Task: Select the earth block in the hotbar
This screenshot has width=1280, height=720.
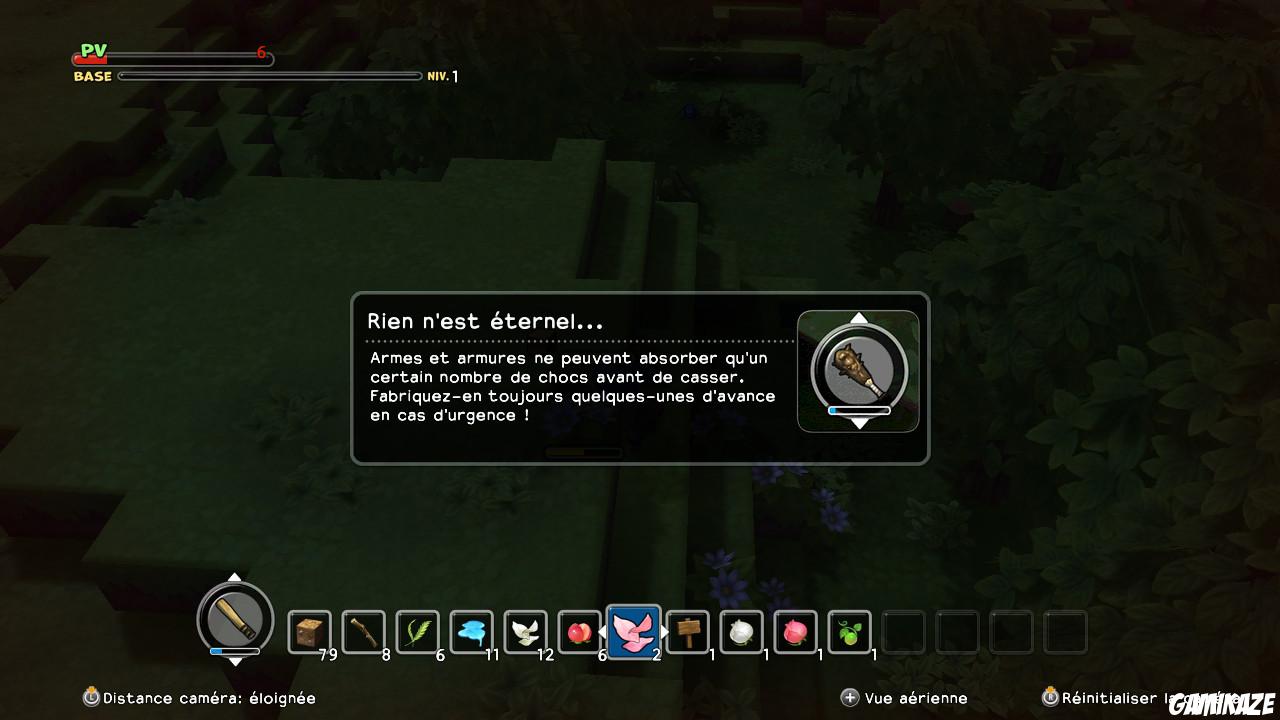Action: tap(309, 630)
